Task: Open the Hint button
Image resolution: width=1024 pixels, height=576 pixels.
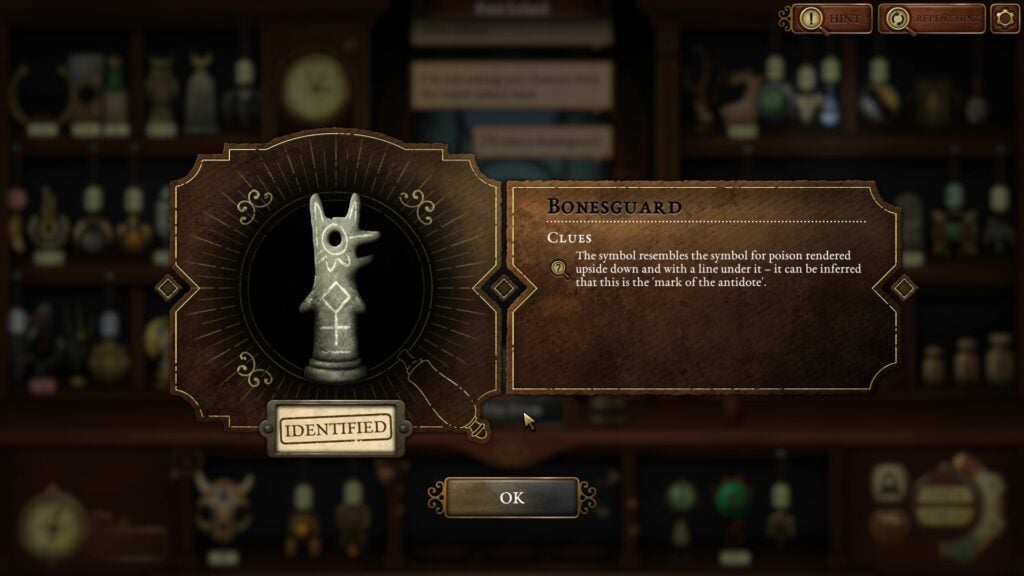Action: (x=833, y=18)
